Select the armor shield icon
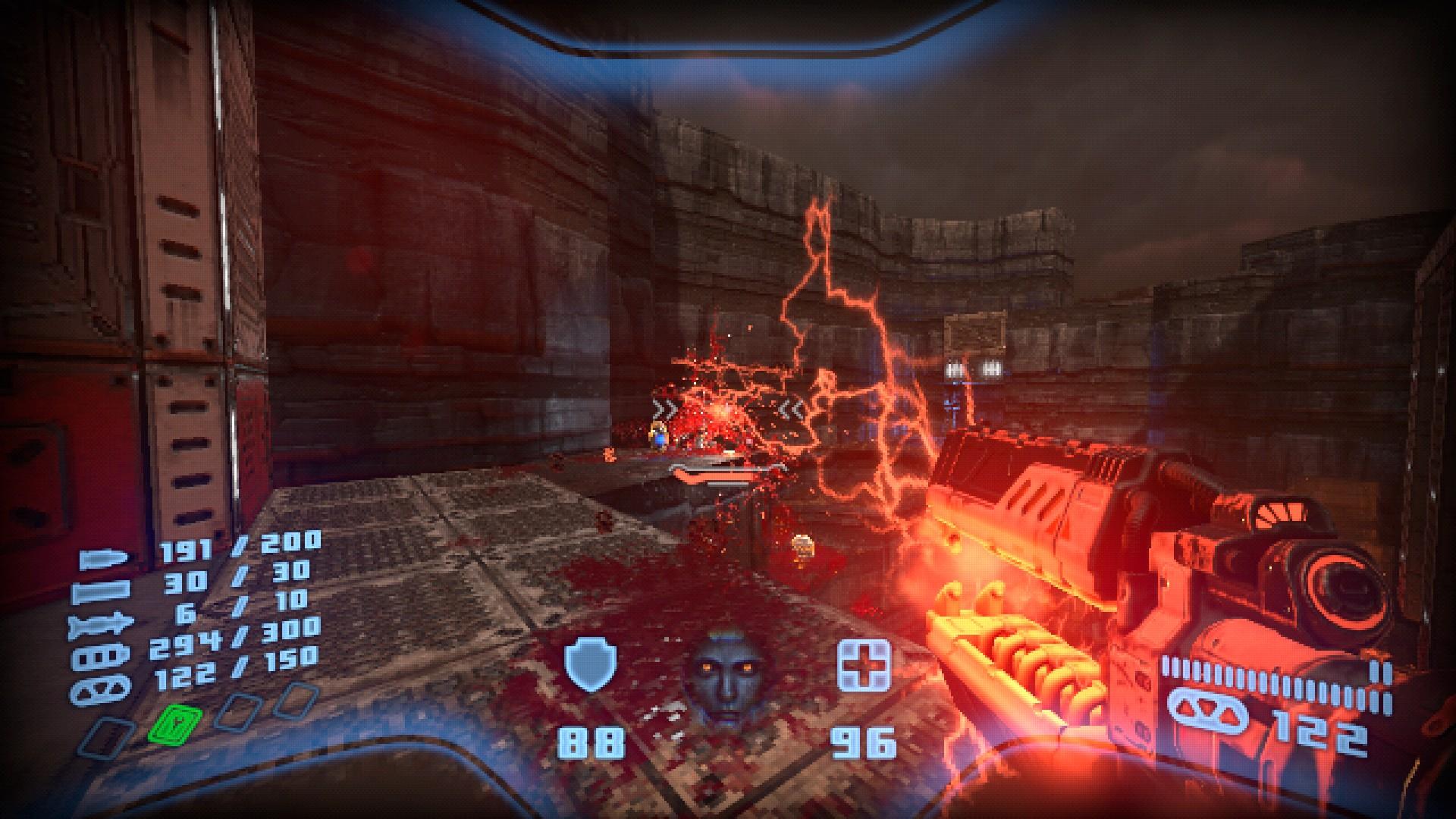The image size is (1456, 819). [590, 666]
